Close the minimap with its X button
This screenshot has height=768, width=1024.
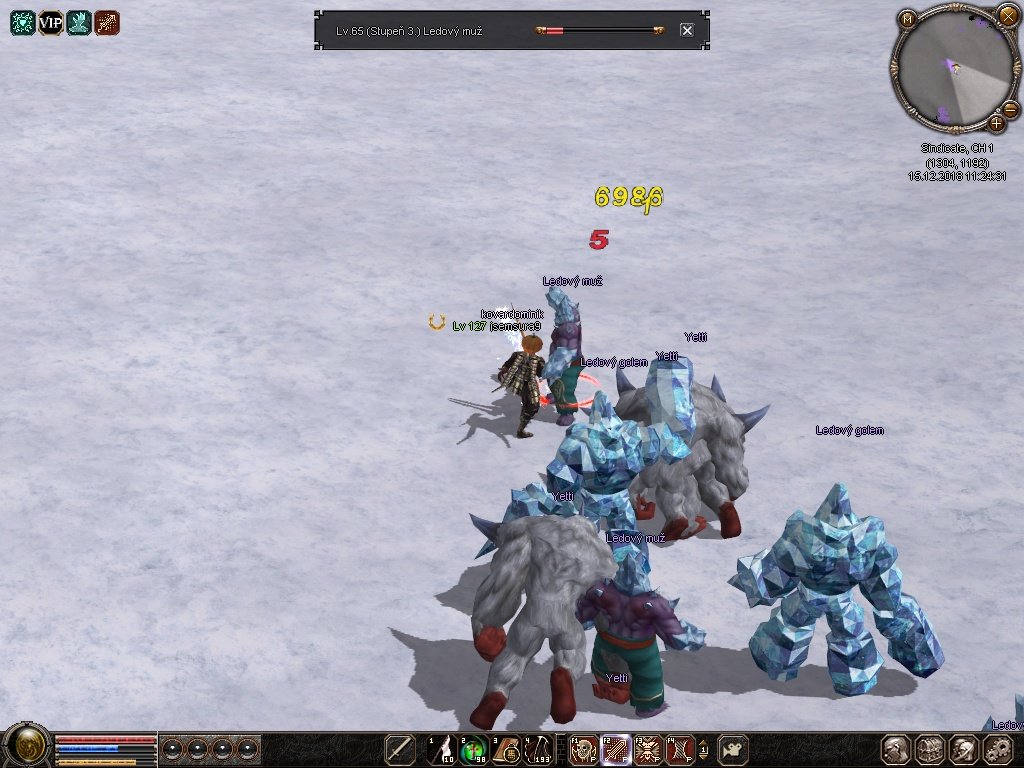click(1008, 15)
